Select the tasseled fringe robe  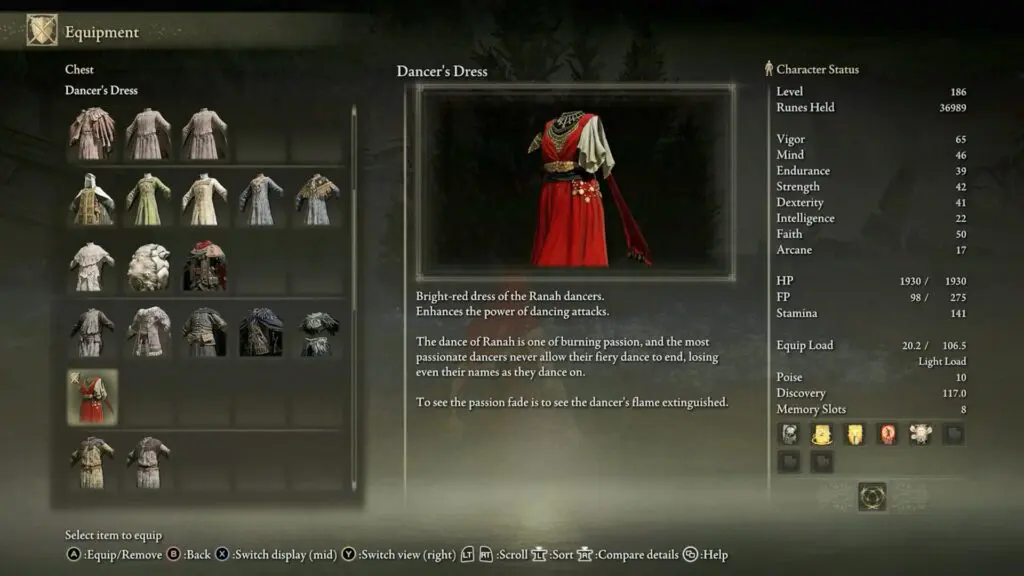(92, 133)
